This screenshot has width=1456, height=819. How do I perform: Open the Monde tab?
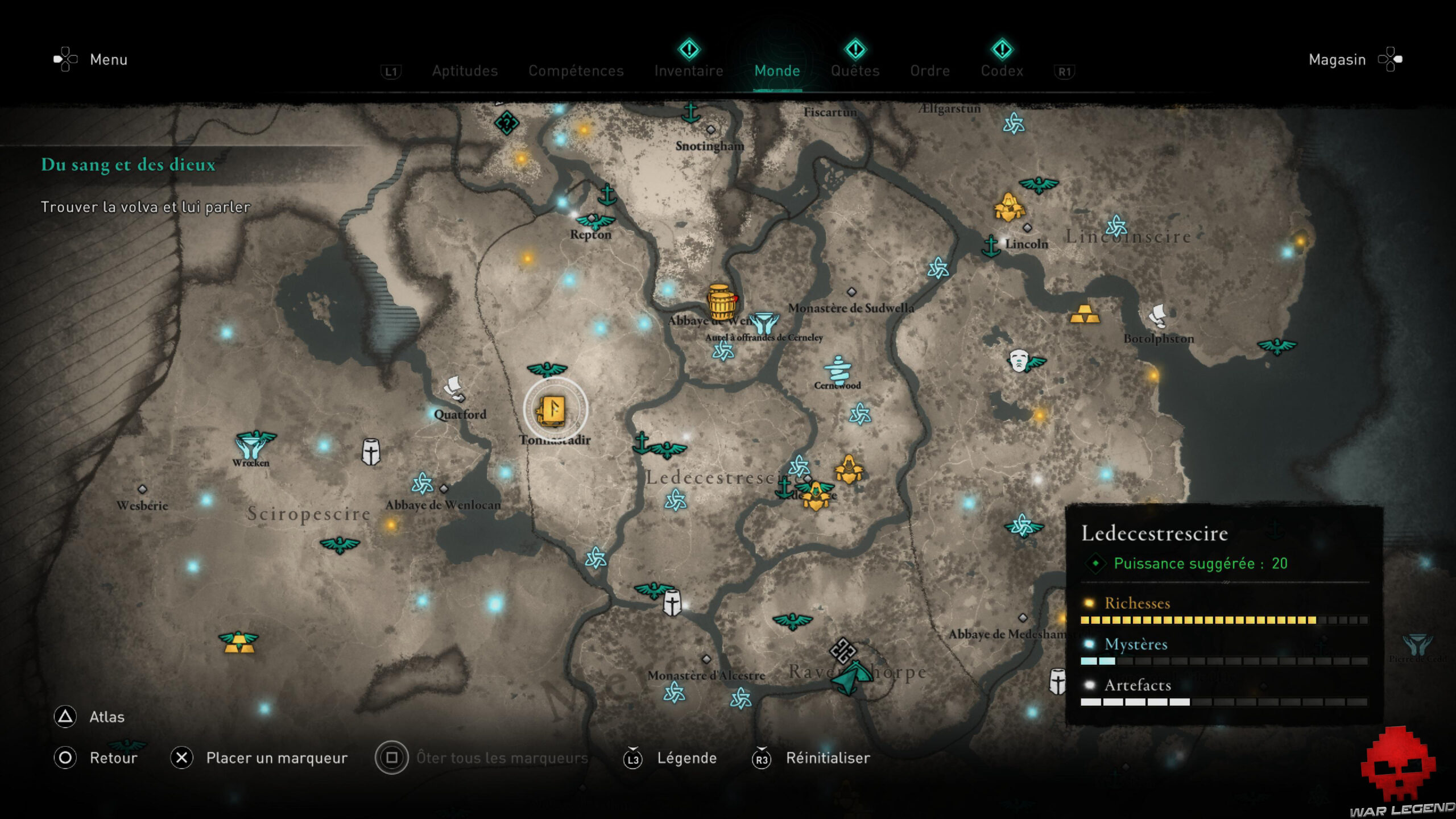(x=777, y=71)
